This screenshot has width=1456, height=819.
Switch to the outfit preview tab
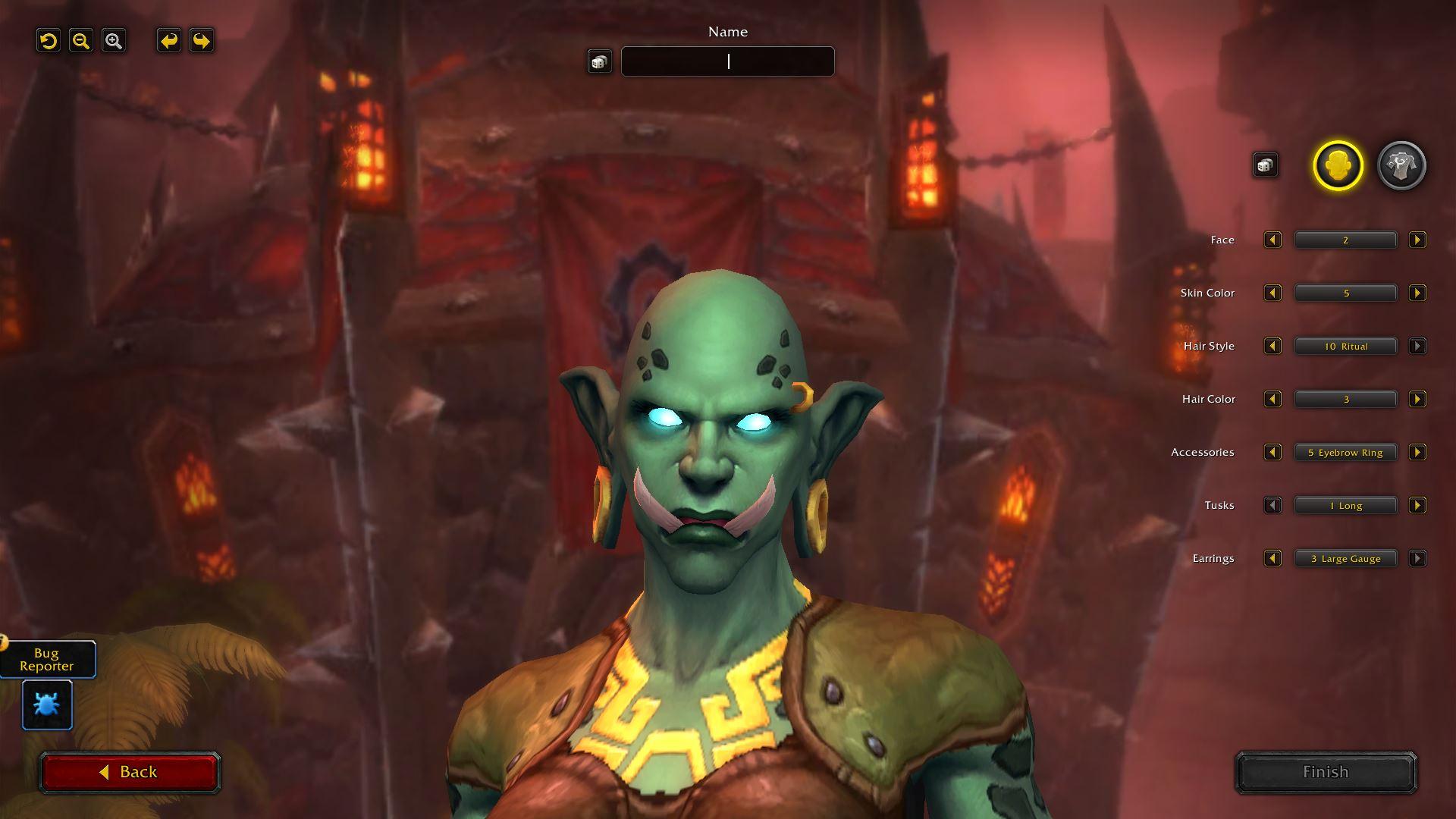pyautogui.click(x=1400, y=165)
